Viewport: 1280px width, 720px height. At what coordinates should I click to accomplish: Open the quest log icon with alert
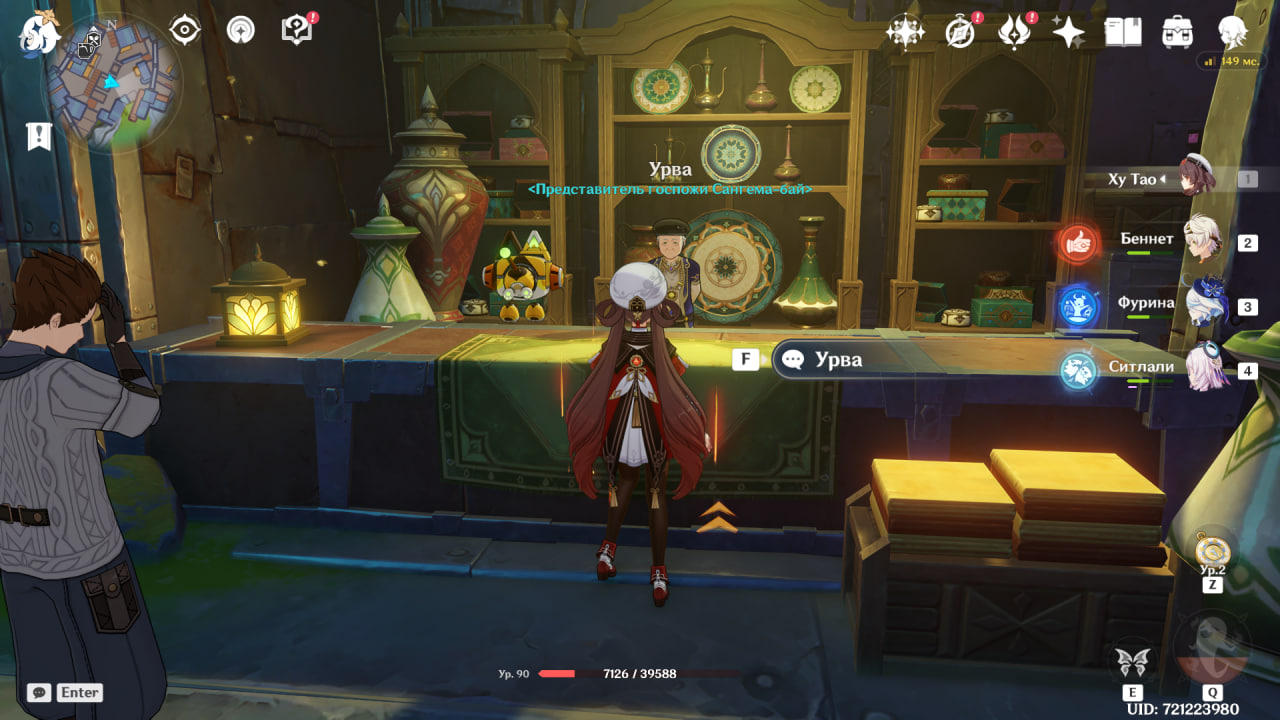click(x=298, y=31)
